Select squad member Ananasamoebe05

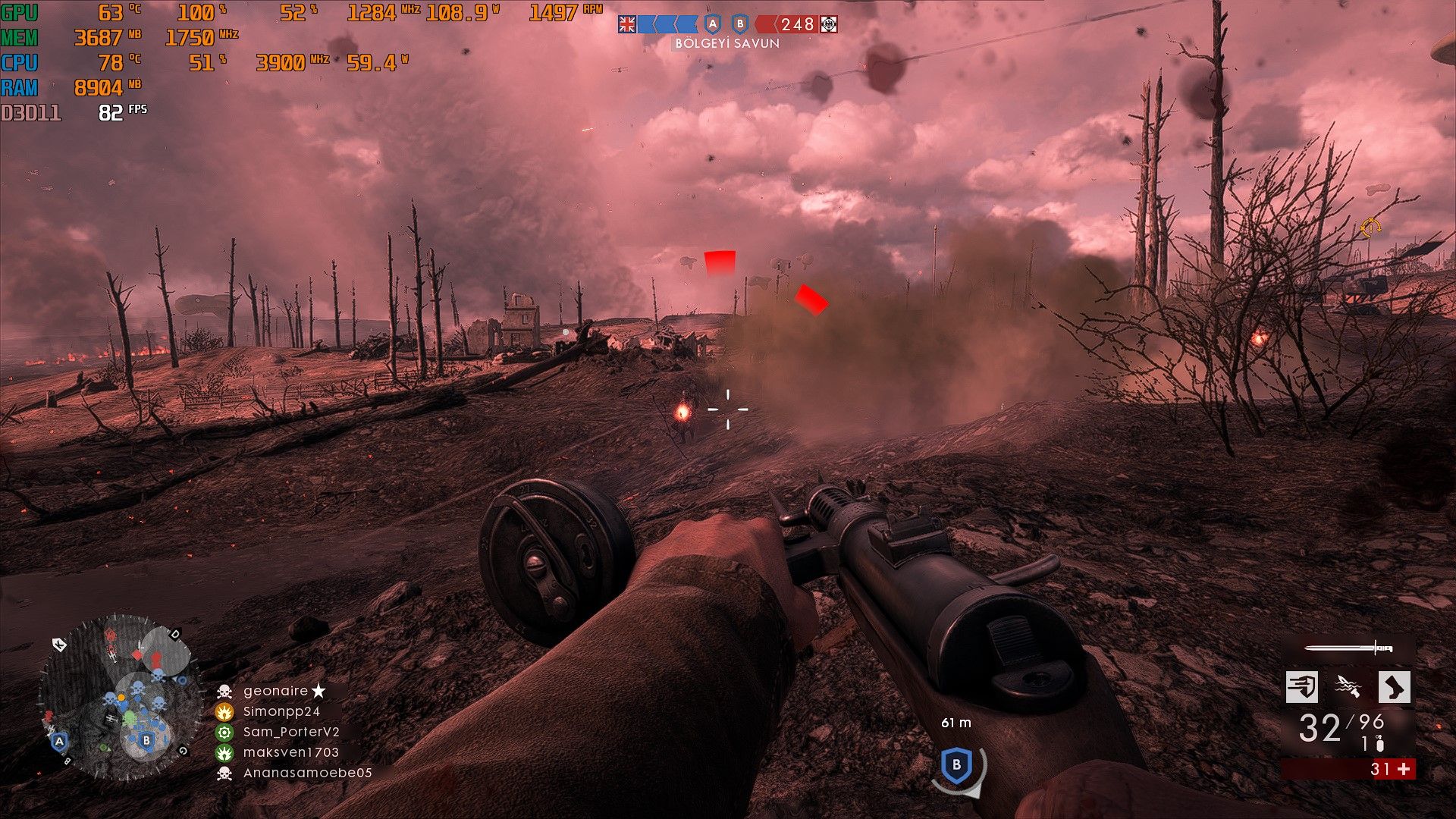coord(307,773)
